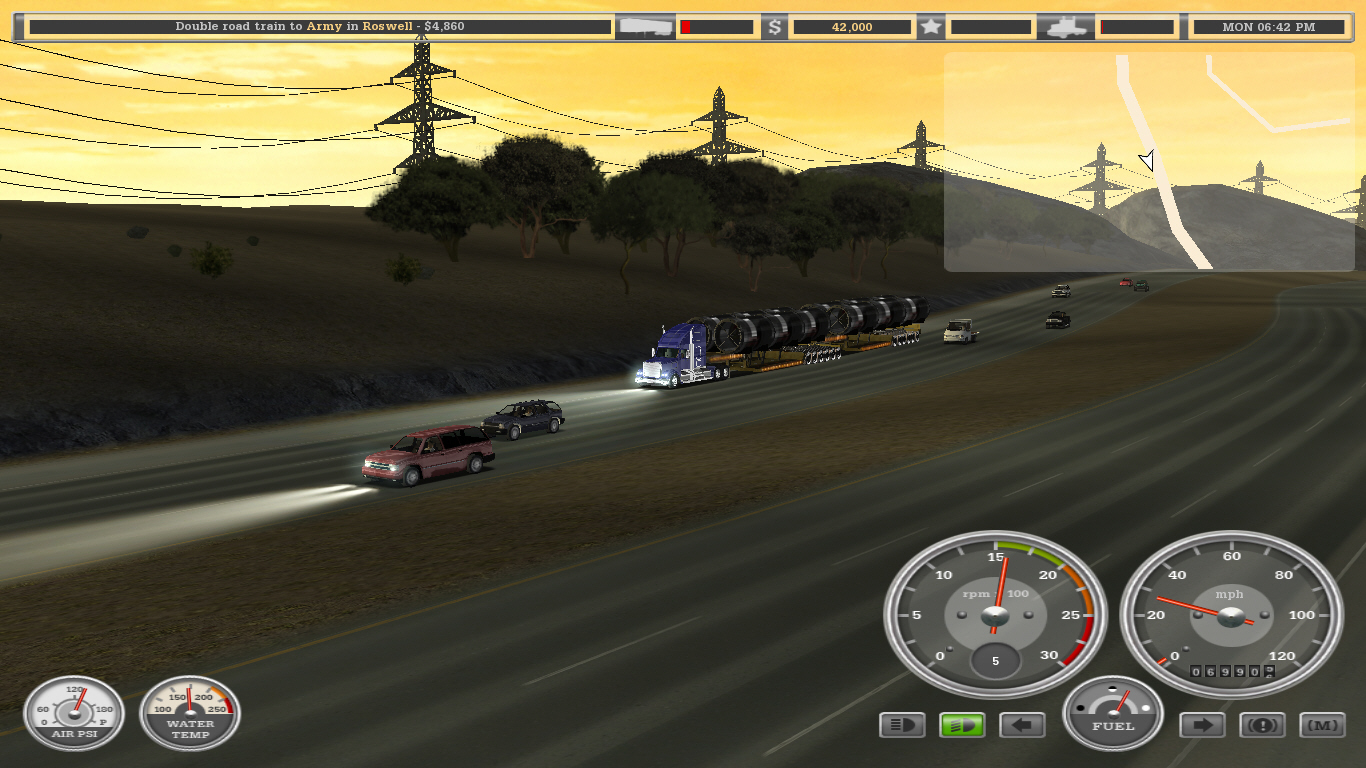This screenshot has height=768, width=1366.
Task: Click the Roswell delivery job tracker
Action: [x=320, y=27]
